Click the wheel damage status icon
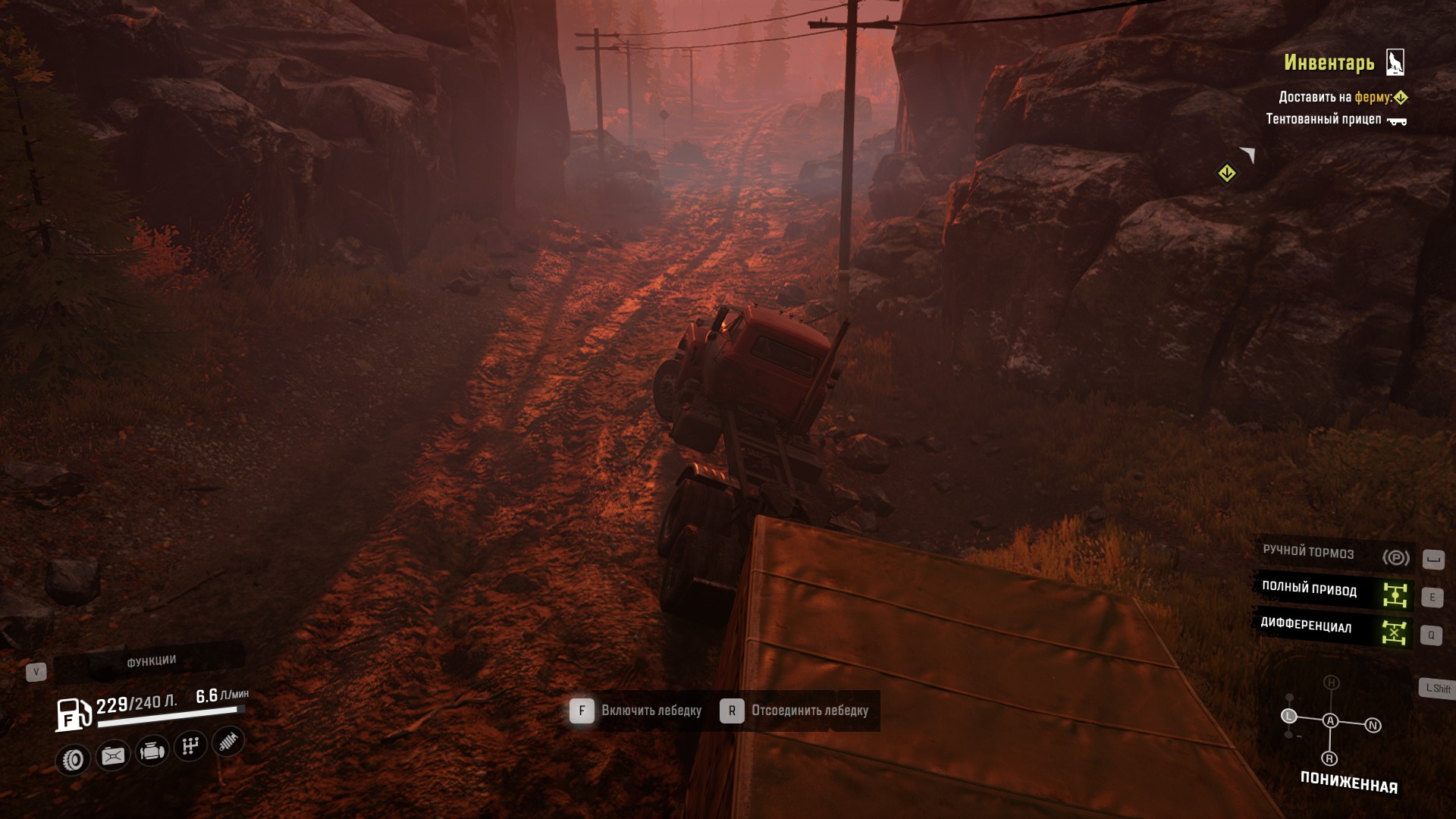The image size is (1456, 819). pos(74,759)
